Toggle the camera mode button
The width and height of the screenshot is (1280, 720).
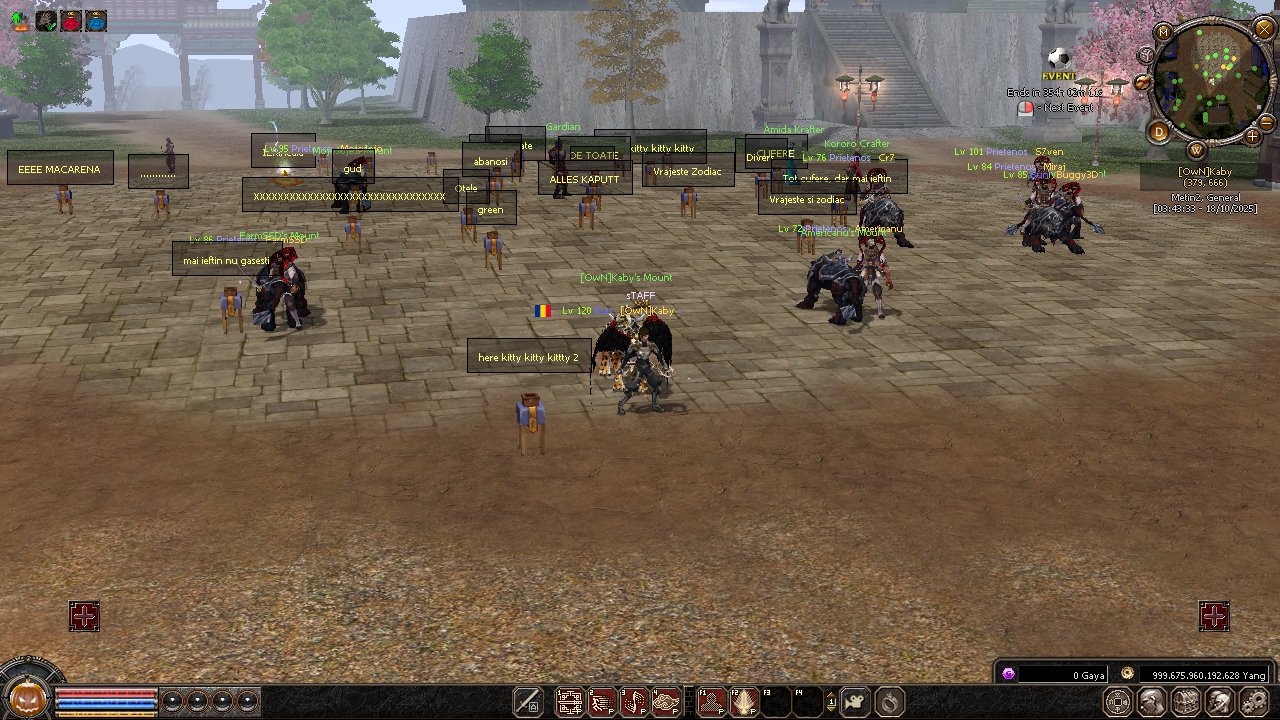tap(855, 702)
